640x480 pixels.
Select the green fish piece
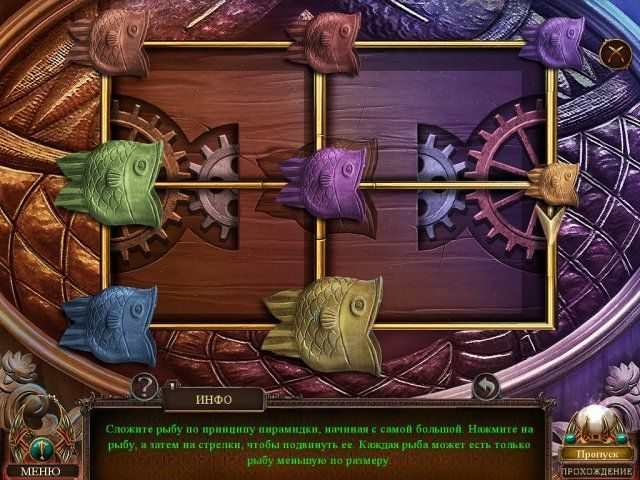pos(110,178)
